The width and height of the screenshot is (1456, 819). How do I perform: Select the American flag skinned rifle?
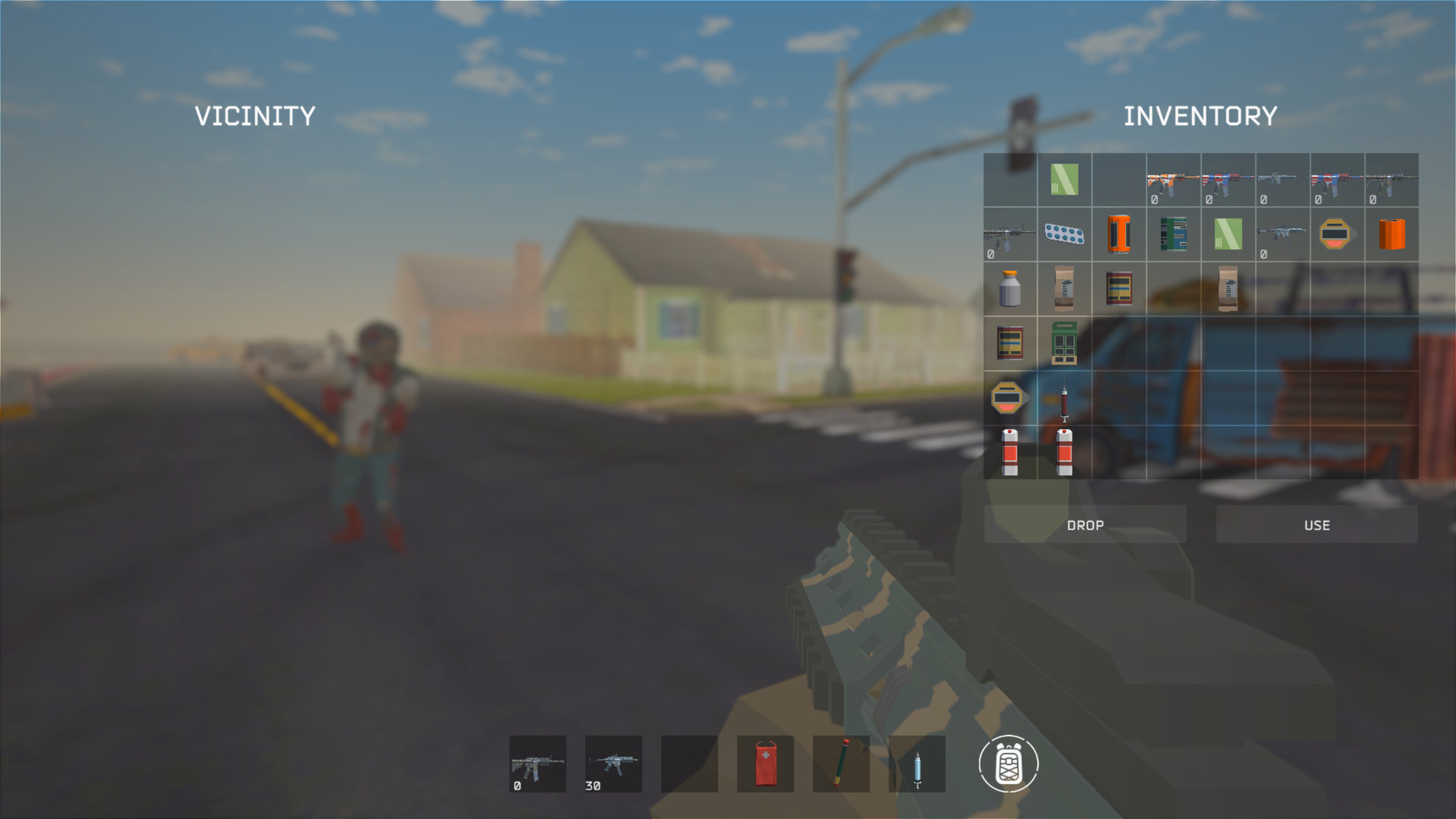(1228, 180)
